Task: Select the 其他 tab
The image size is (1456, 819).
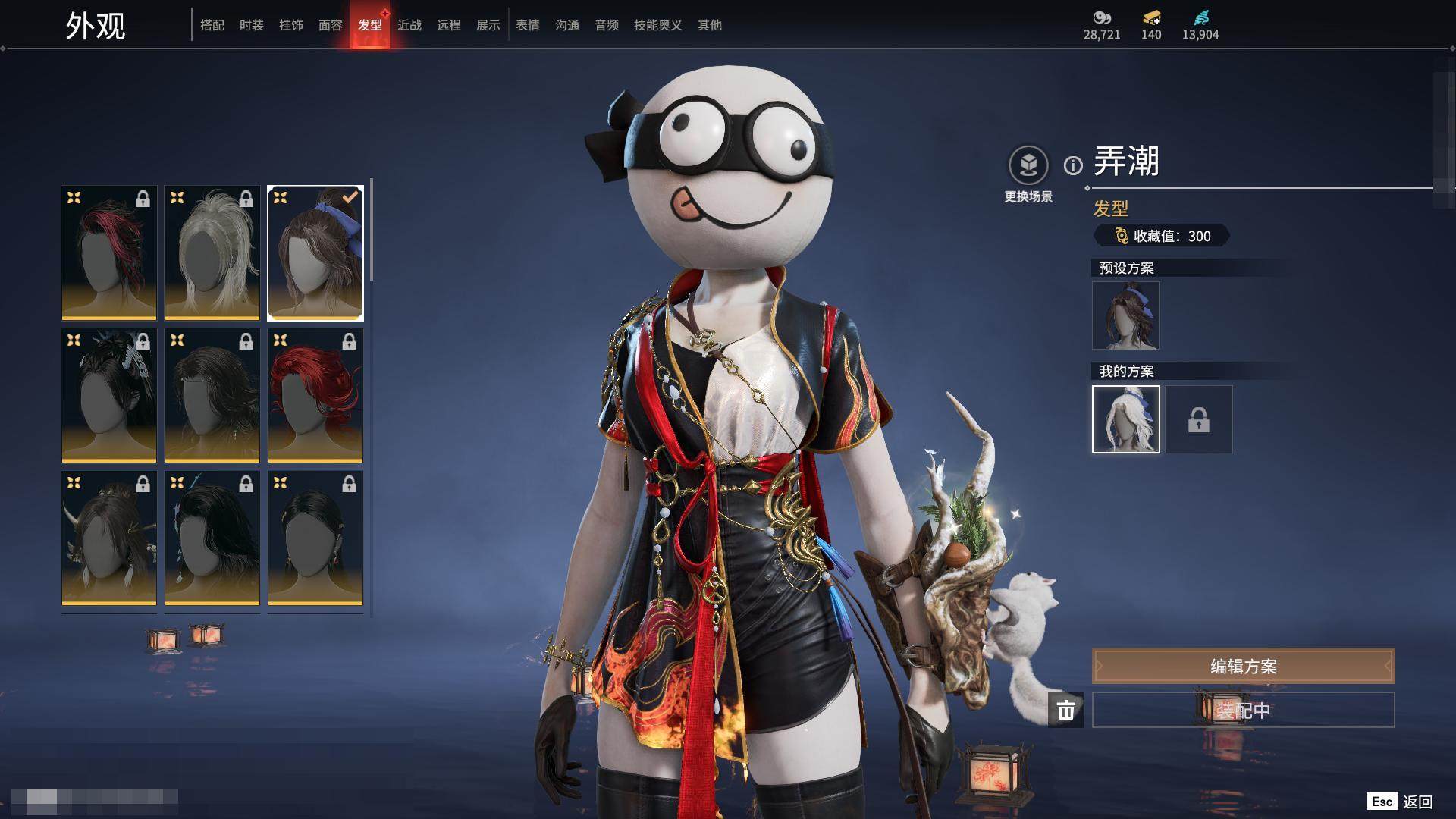Action: point(710,25)
